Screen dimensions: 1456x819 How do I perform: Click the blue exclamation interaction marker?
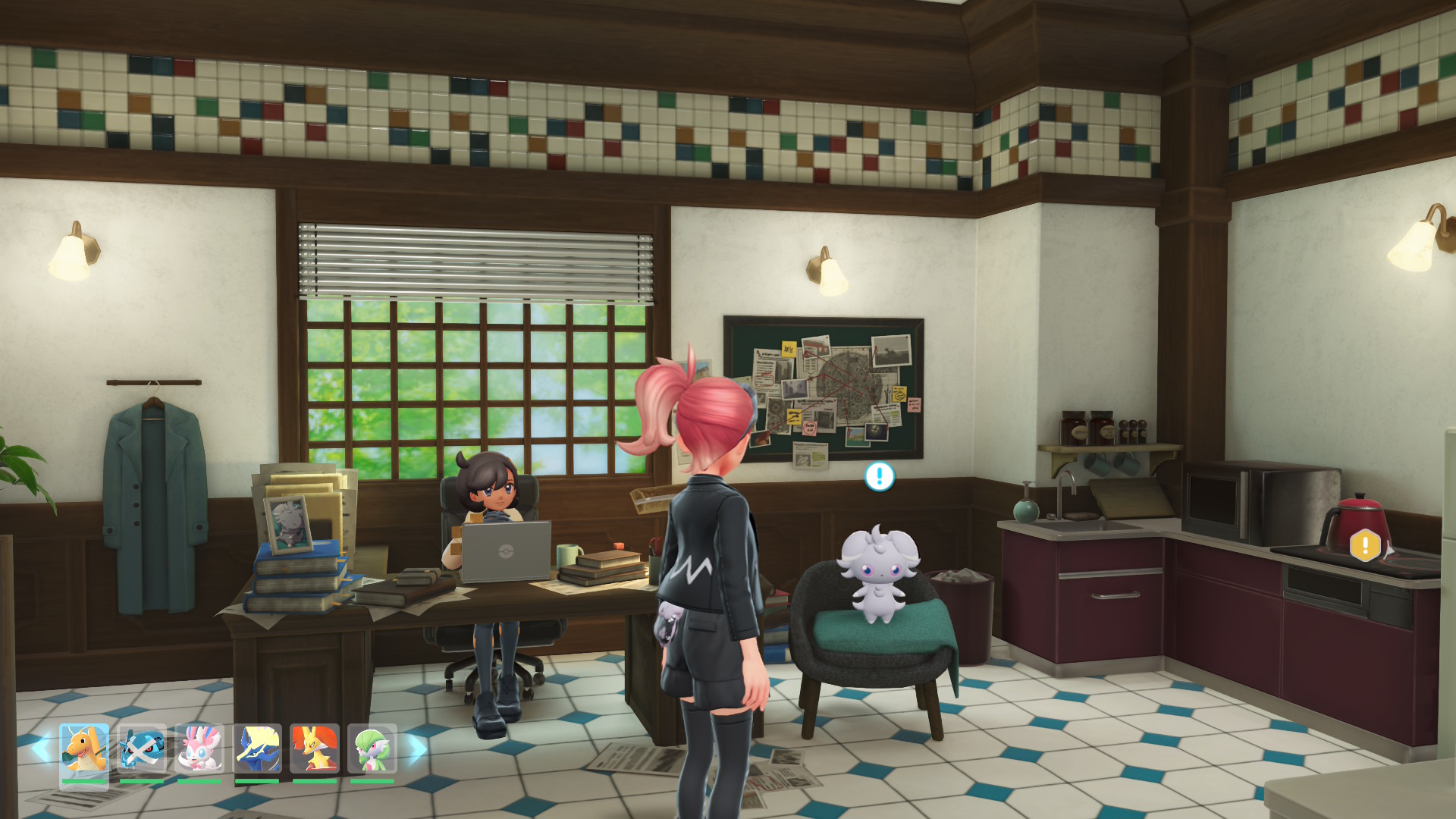coord(880,476)
